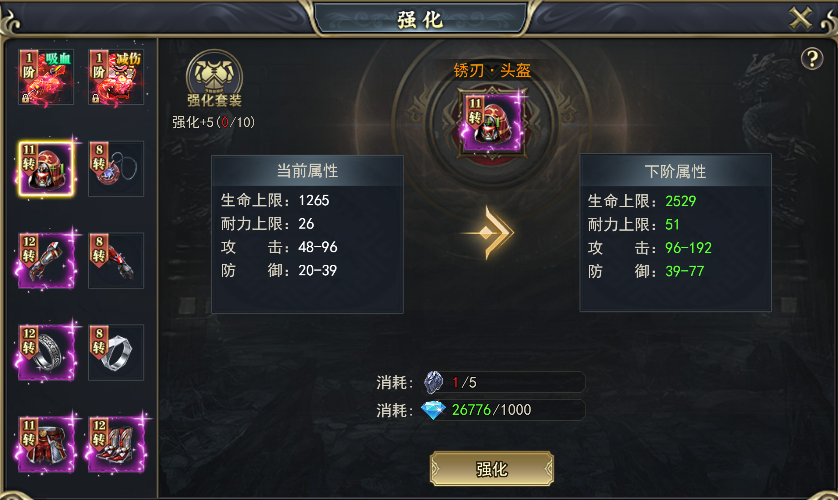The width and height of the screenshot is (838, 500).
Task: Pick the 12转 red boots slot
Action: 116,444
